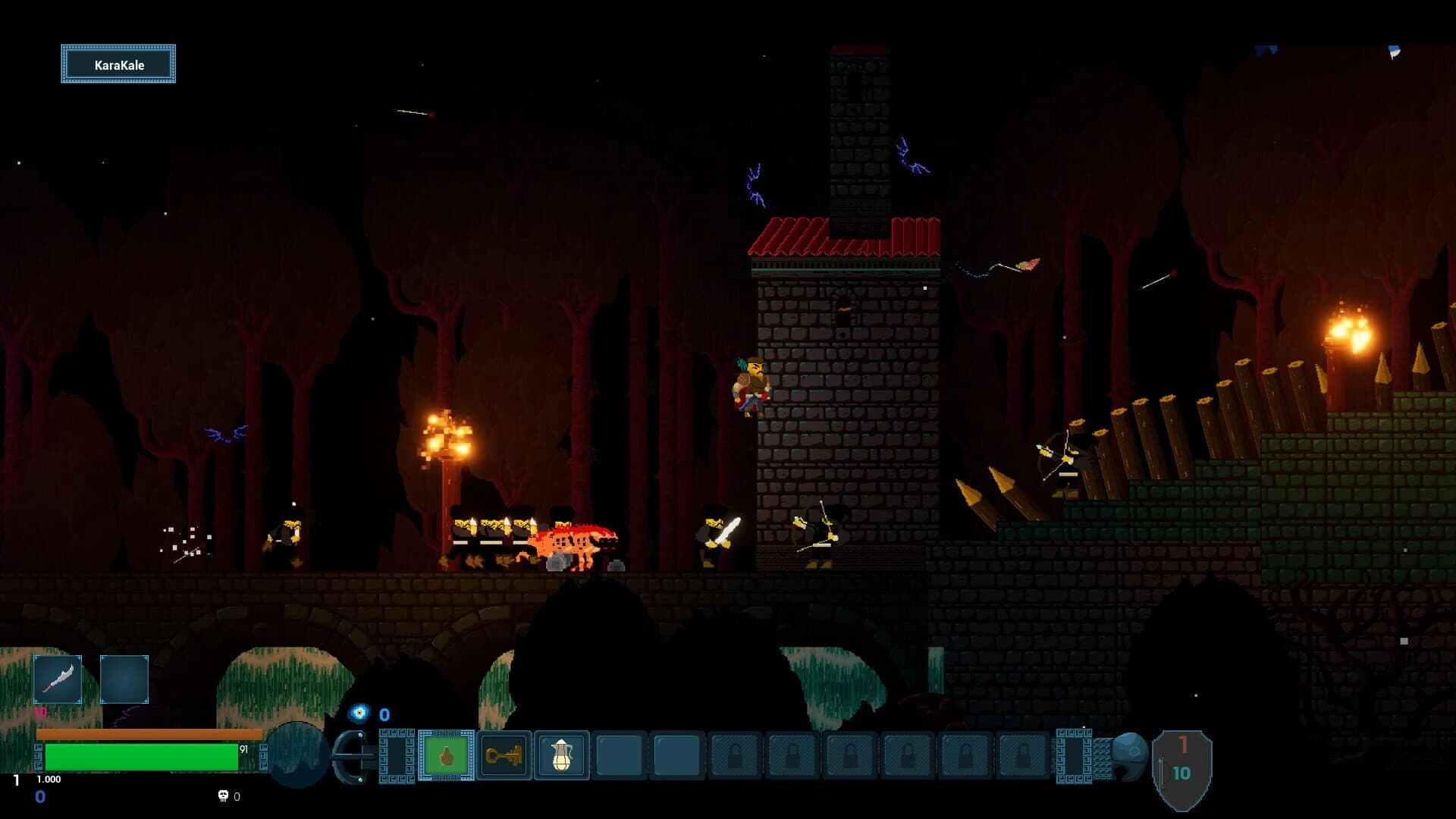Click the anchor icon near the minimap circle
The image size is (1456, 819).
point(349,756)
